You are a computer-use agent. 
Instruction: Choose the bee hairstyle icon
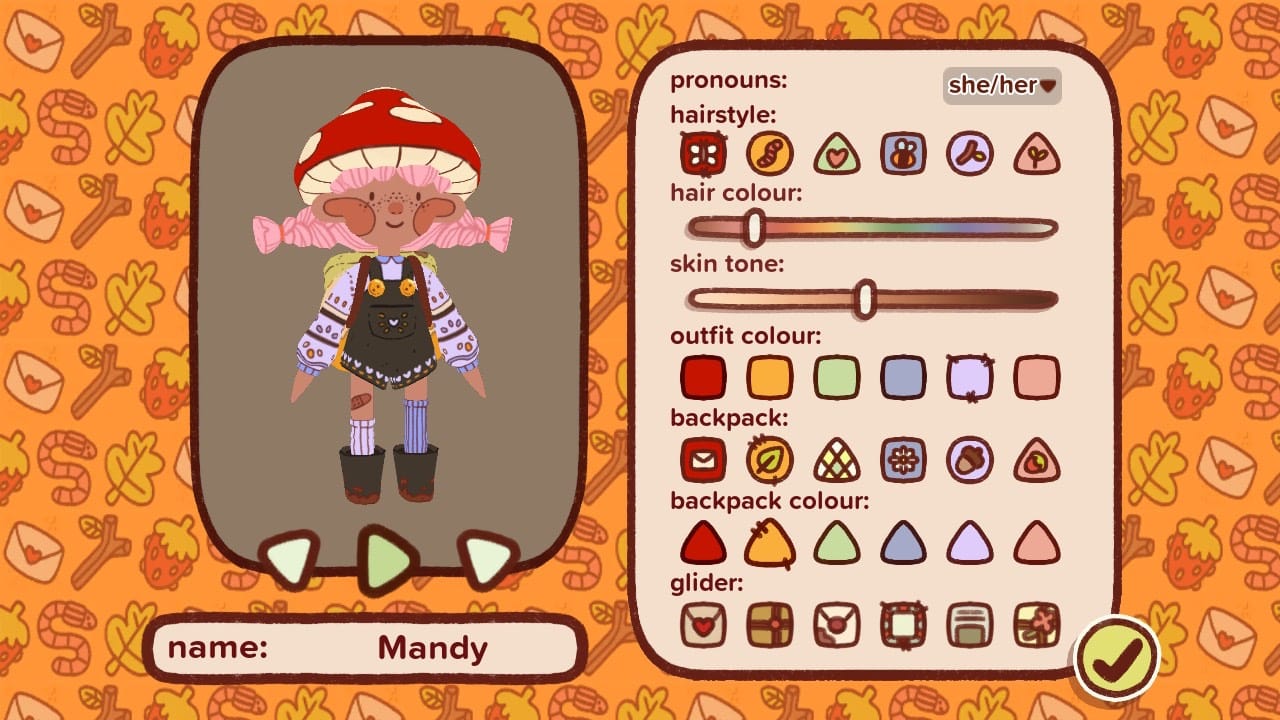coord(903,154)
